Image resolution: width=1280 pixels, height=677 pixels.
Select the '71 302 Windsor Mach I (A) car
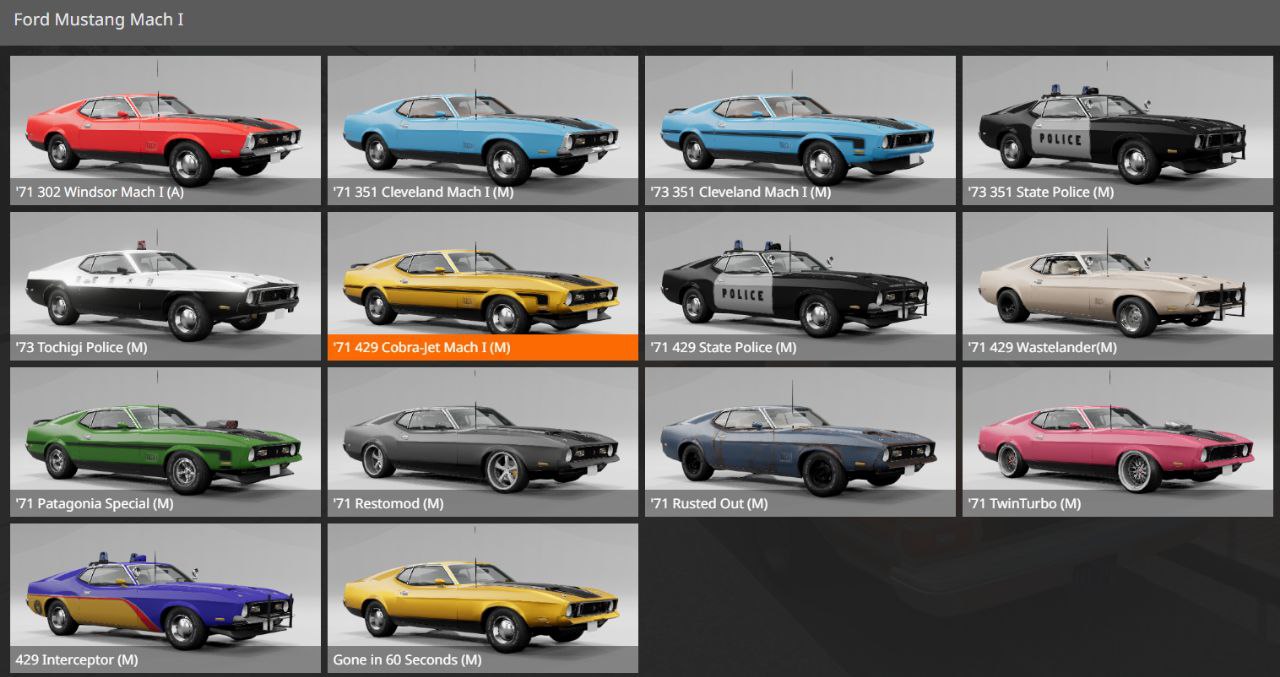point(165,130)
